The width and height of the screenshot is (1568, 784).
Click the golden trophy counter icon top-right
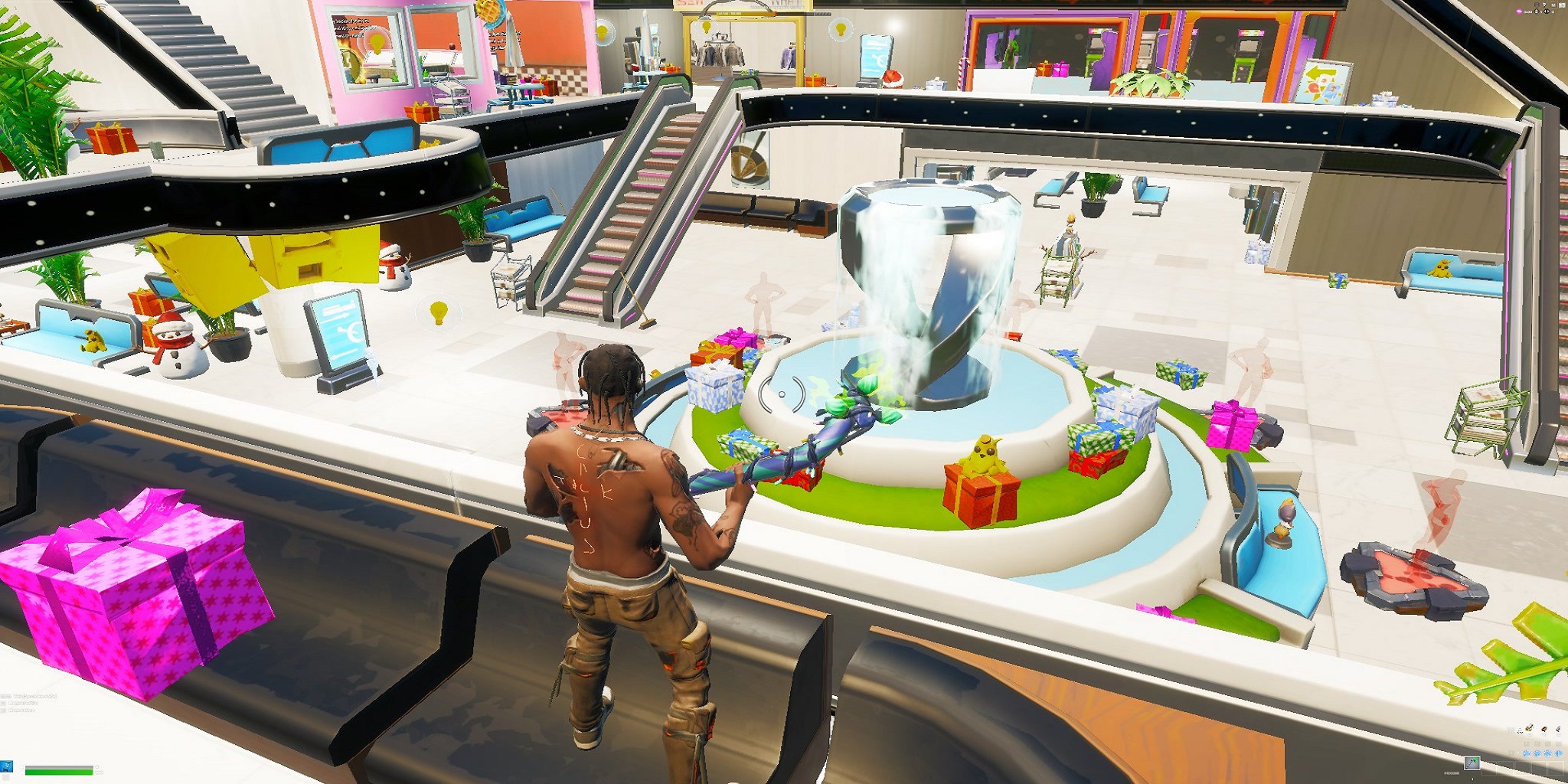[x=1537, y=5]
